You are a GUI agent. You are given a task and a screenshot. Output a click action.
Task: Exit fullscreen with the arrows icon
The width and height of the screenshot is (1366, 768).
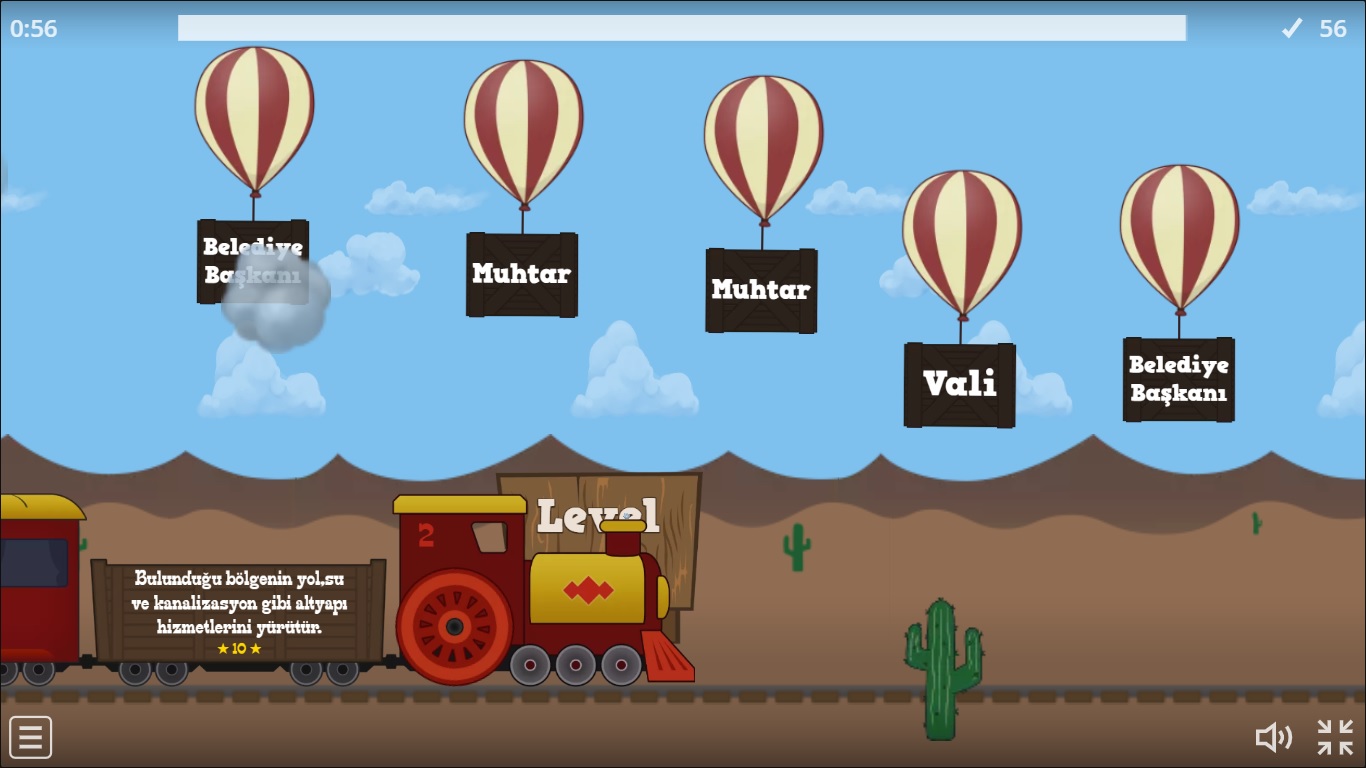pyautogui.click(x=1335, y=738)
